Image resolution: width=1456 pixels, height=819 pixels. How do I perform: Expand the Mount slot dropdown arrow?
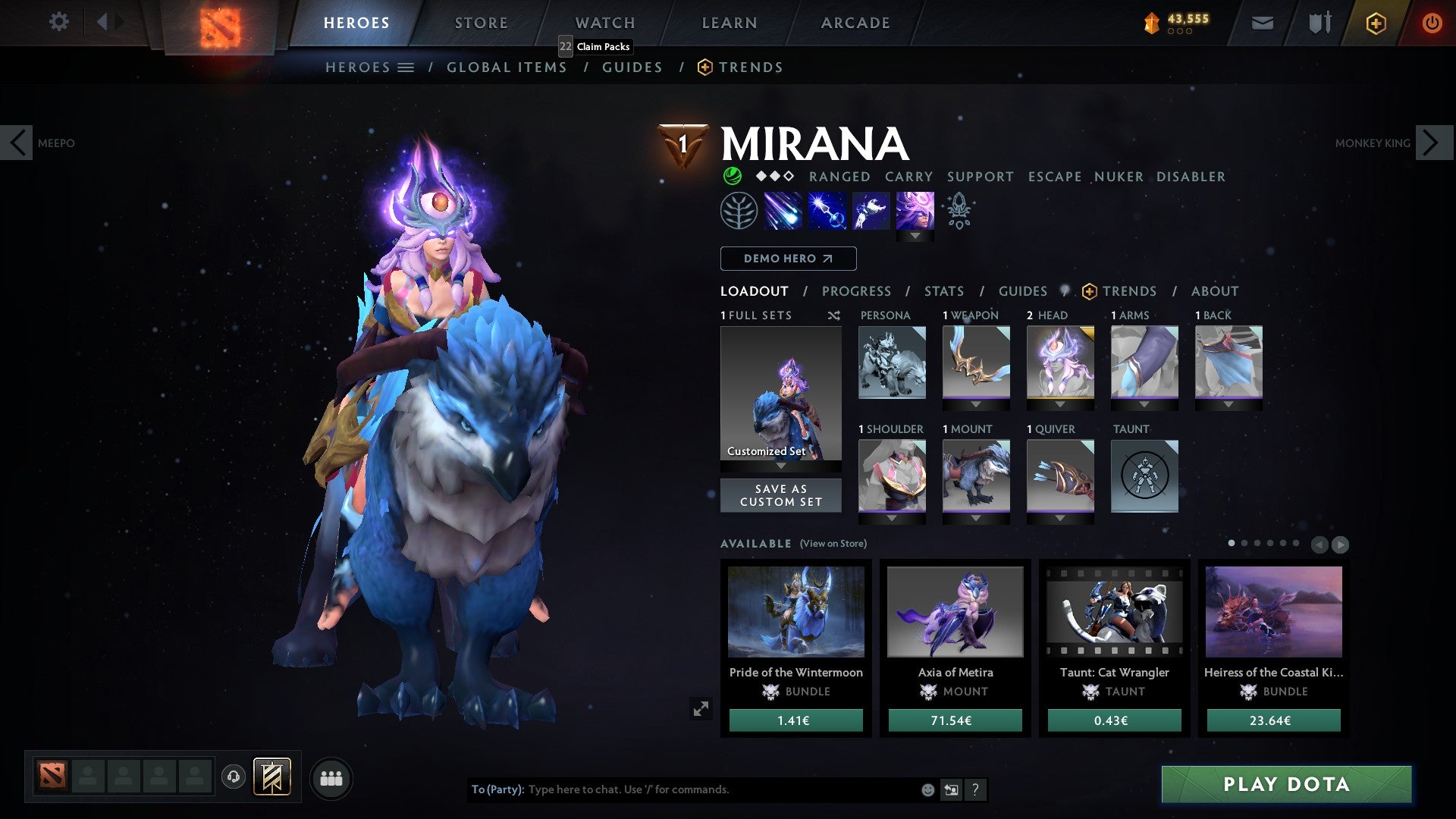click(976, 517)
